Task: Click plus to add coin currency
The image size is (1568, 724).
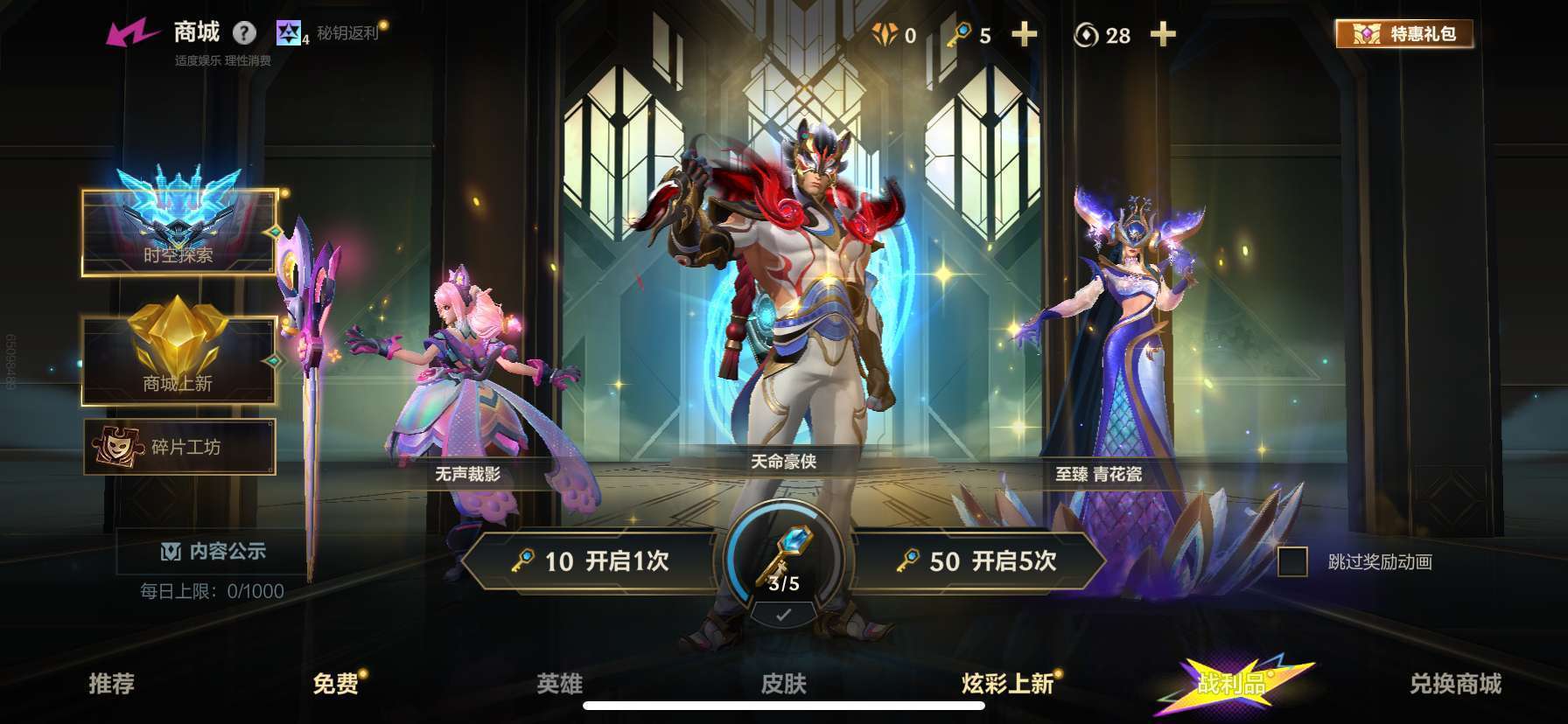Action: point(1164,35)
